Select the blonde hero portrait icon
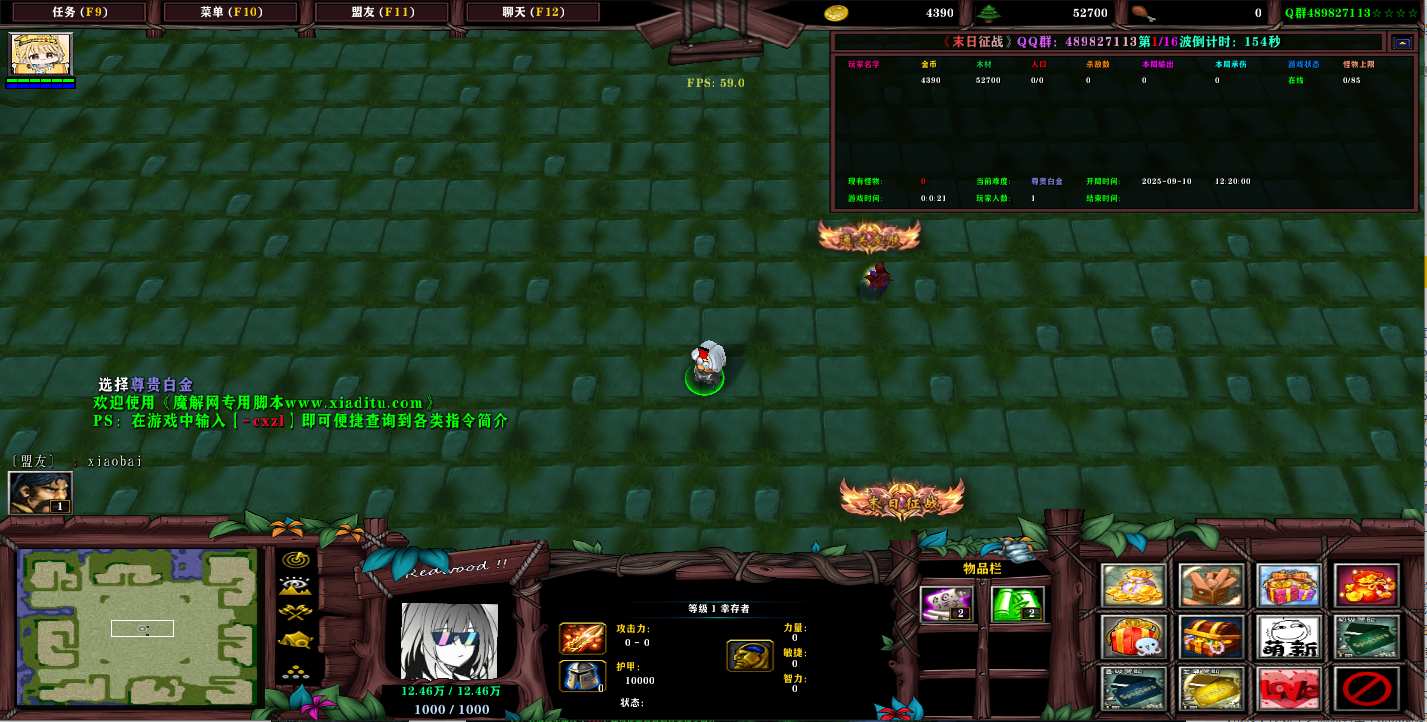The width and height of the screenshot is (1427, 722). (x=41, y=54)
